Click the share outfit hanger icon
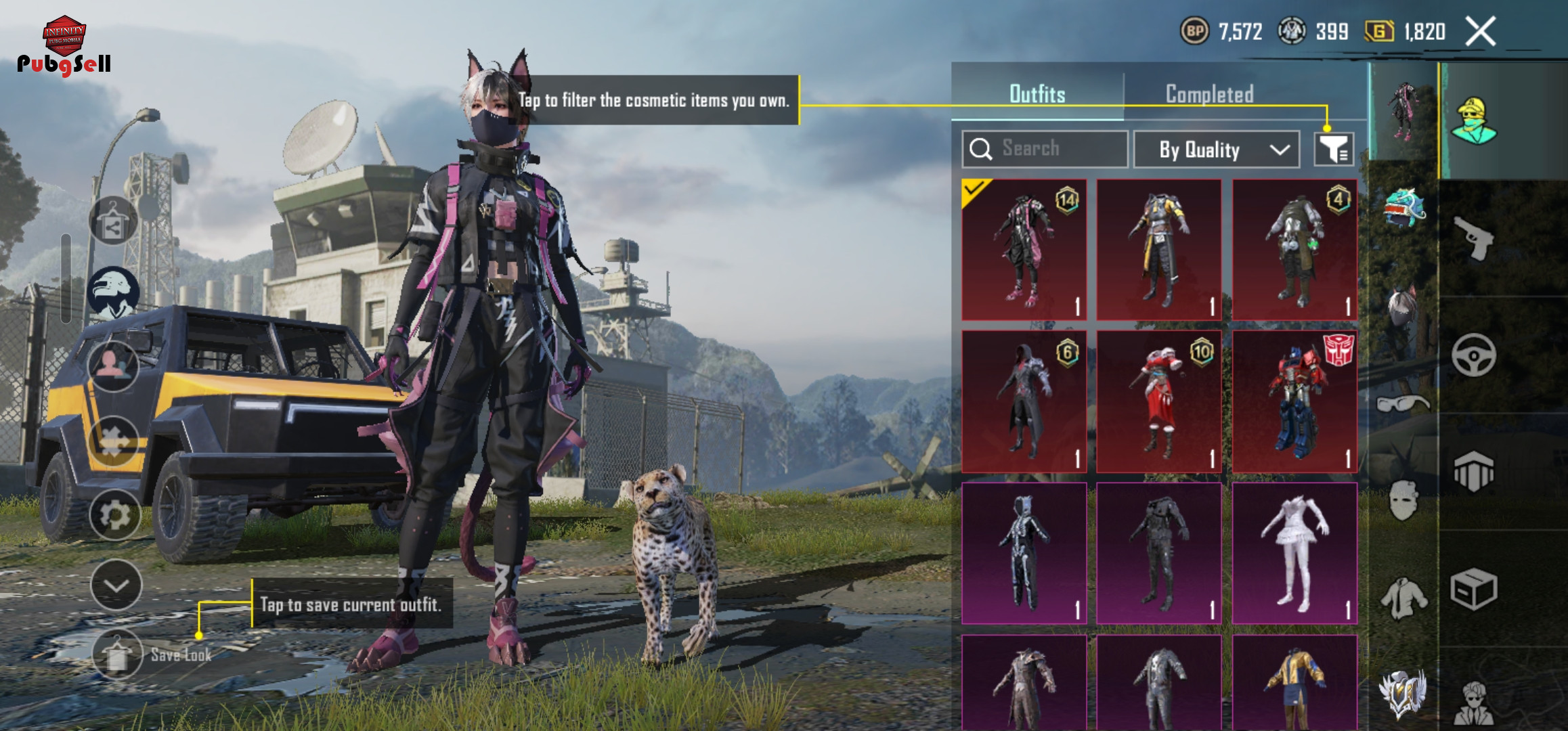Screen dimensions: 1568x731 pyautogui.click(x=113, y=221)
